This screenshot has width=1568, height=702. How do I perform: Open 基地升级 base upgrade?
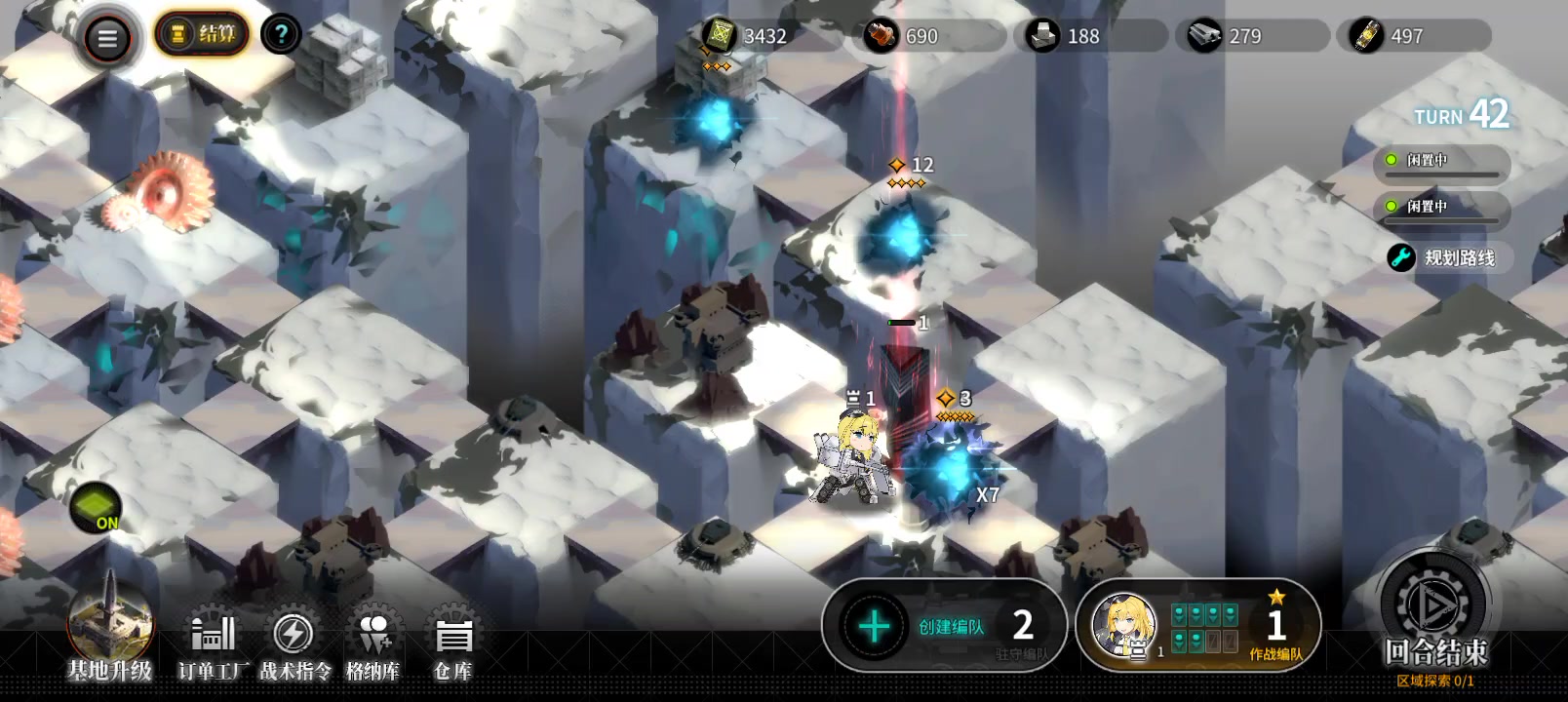[x=109, y=630]
